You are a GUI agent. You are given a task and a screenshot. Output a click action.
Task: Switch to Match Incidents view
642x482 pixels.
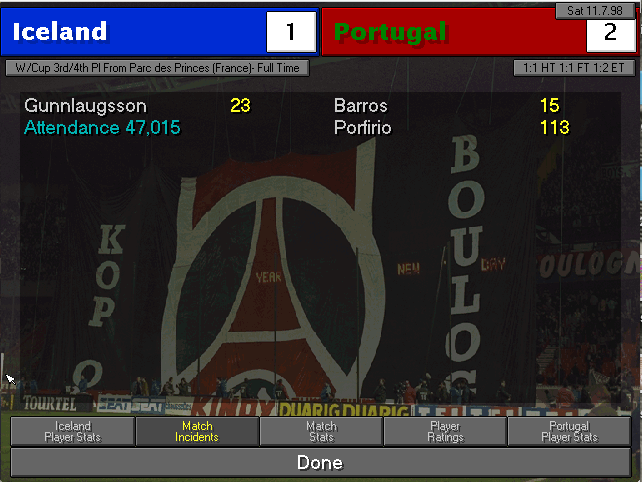click(197, 431)
